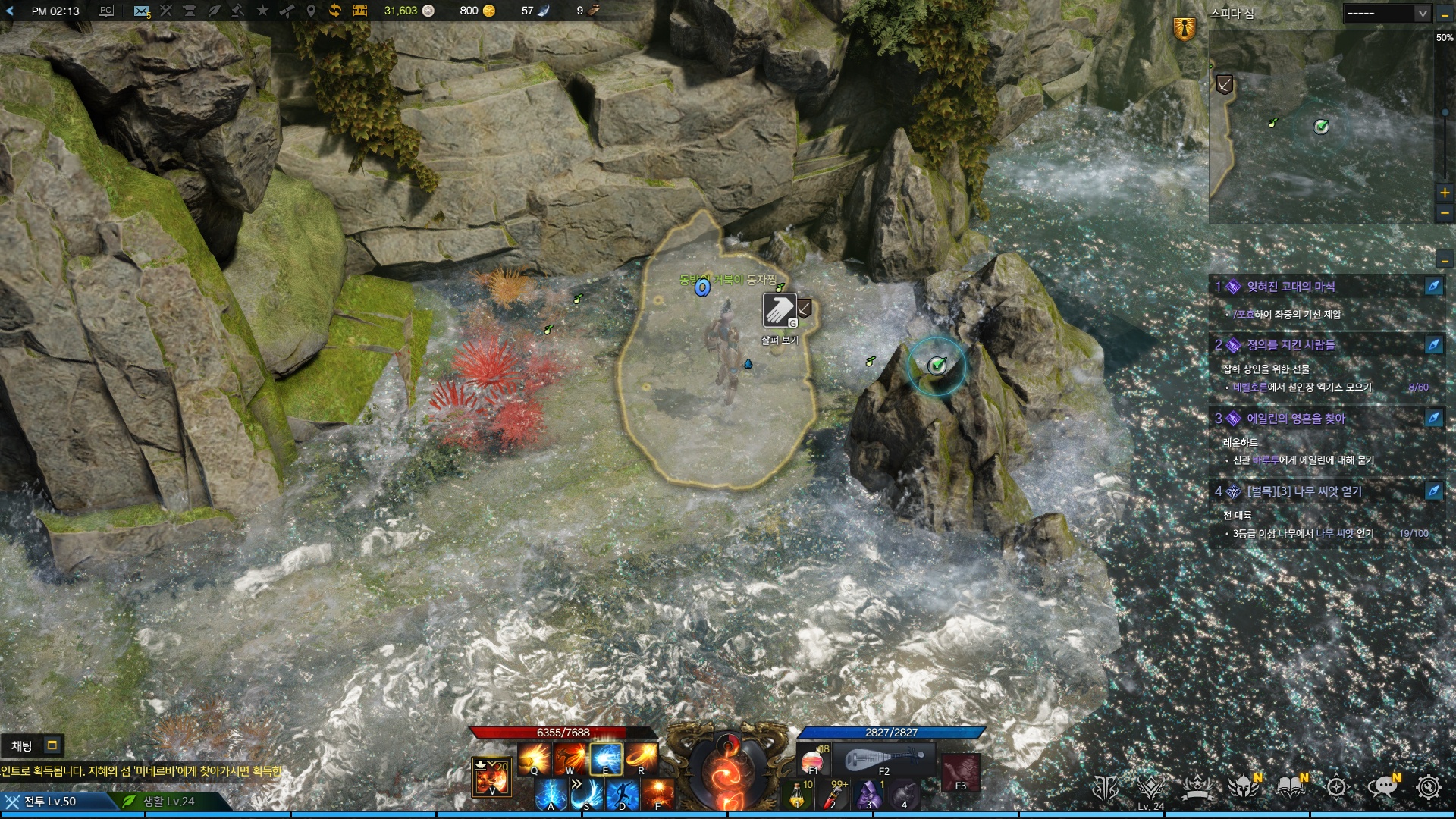
Task: Collapse the quest tracker panel
Action: (x=1445, y=262)
